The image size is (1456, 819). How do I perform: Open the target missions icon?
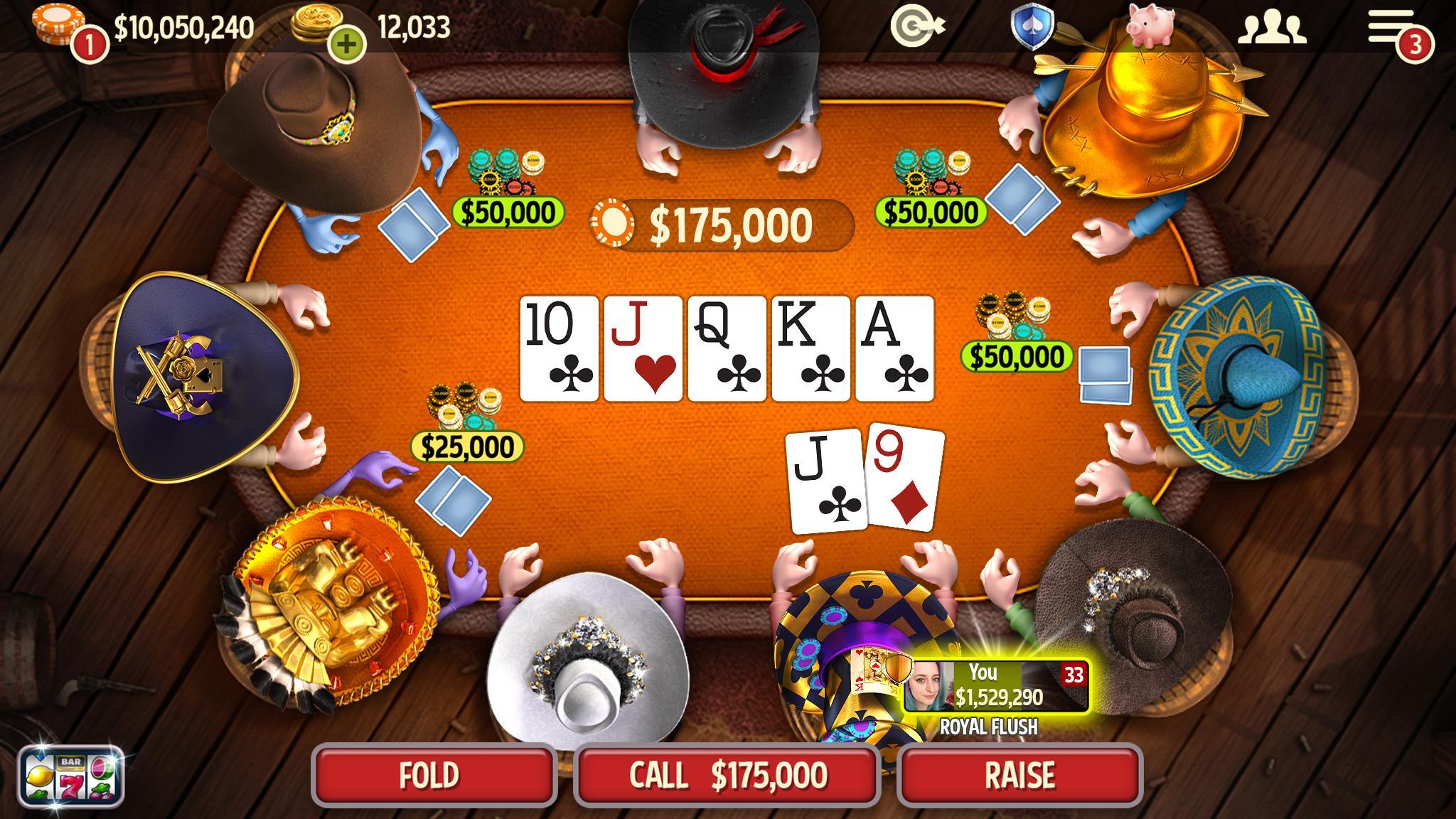(917, 27)
